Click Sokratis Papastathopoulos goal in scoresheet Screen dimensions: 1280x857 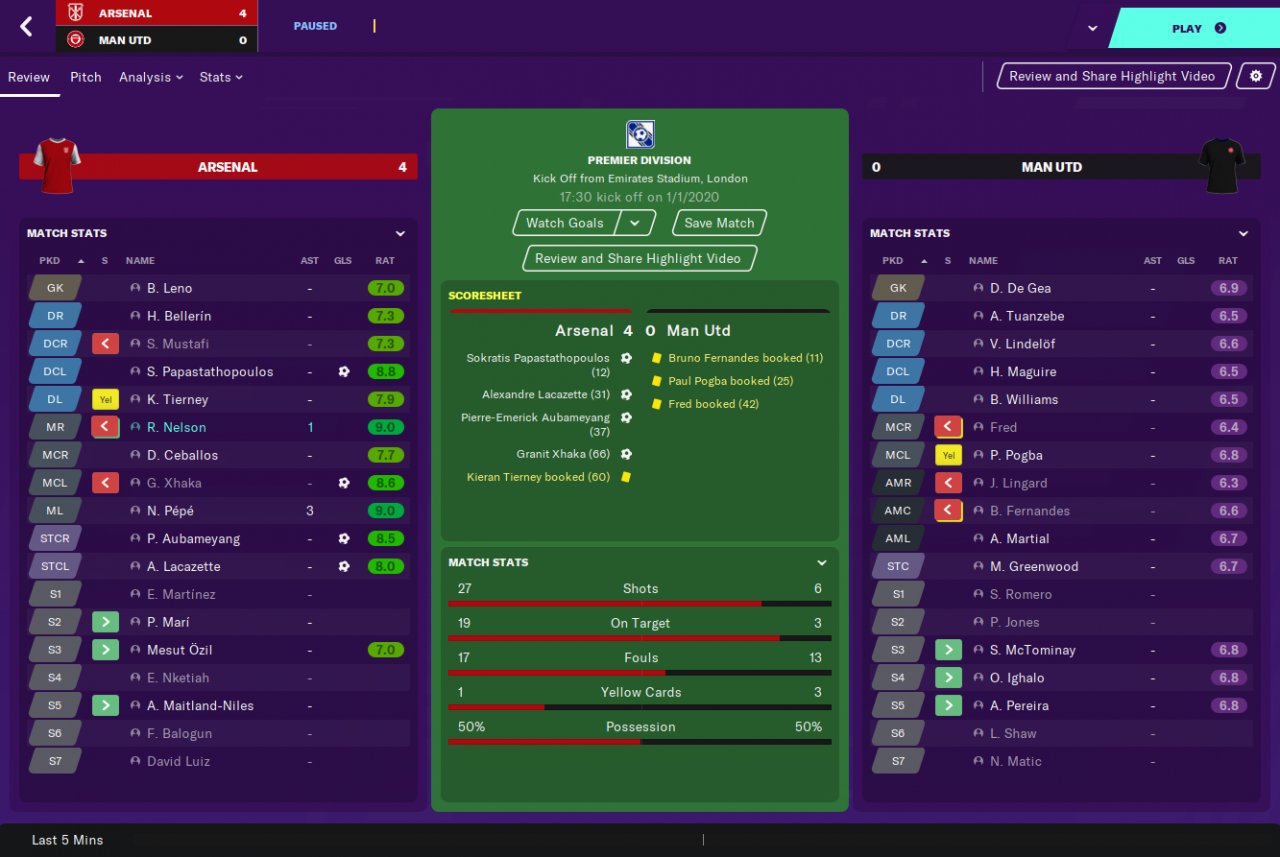[538, 364]
